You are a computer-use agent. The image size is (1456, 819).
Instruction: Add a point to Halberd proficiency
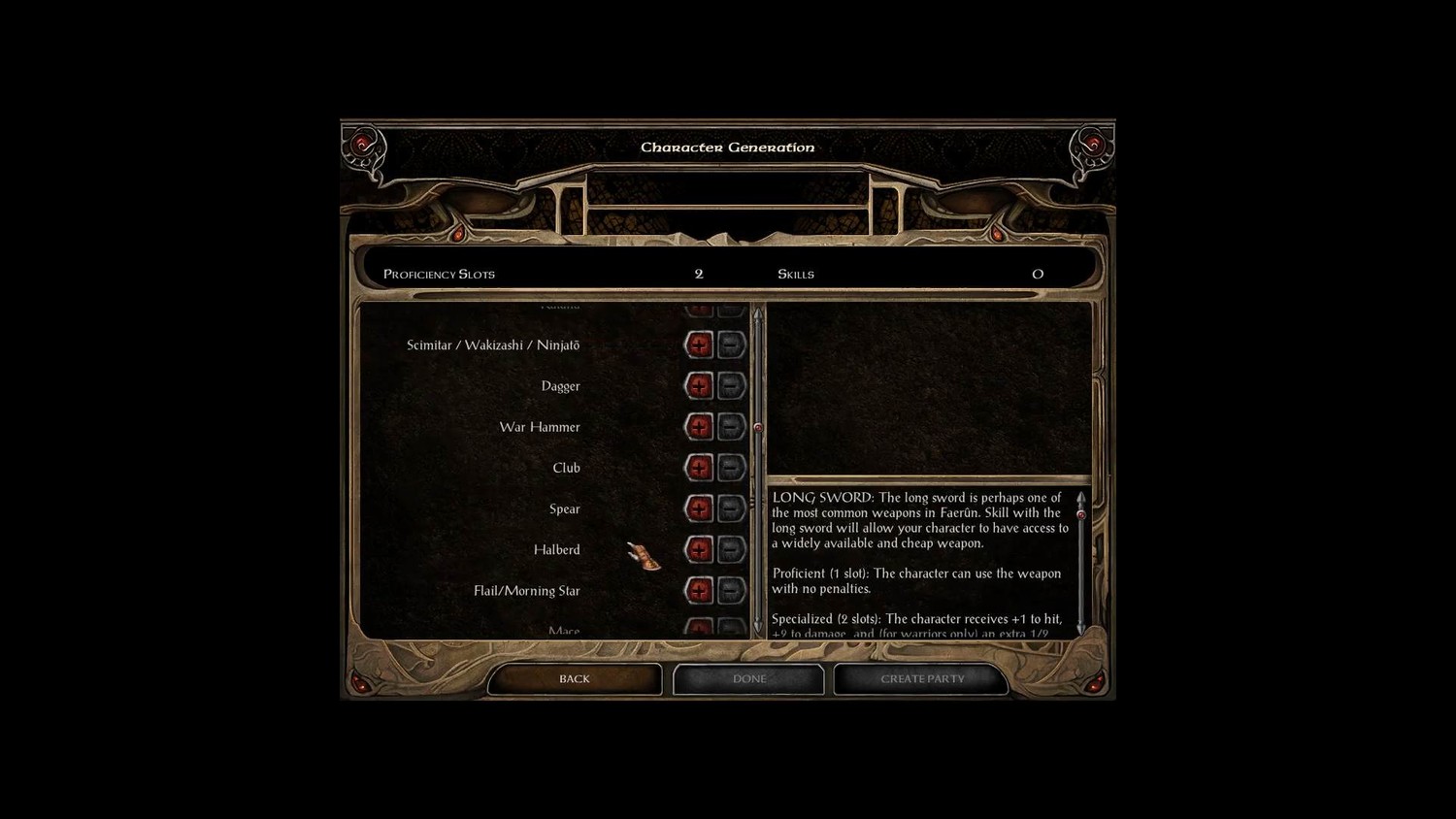(x=699, y=549)
